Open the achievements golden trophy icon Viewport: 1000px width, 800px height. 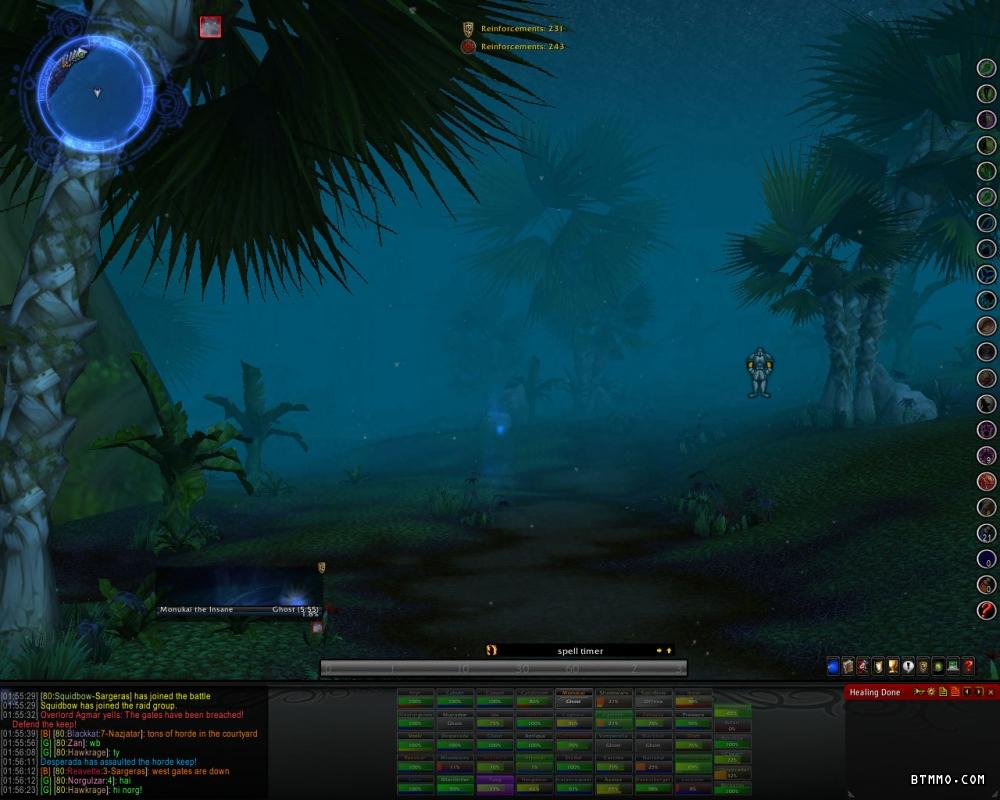click(893, 666)
